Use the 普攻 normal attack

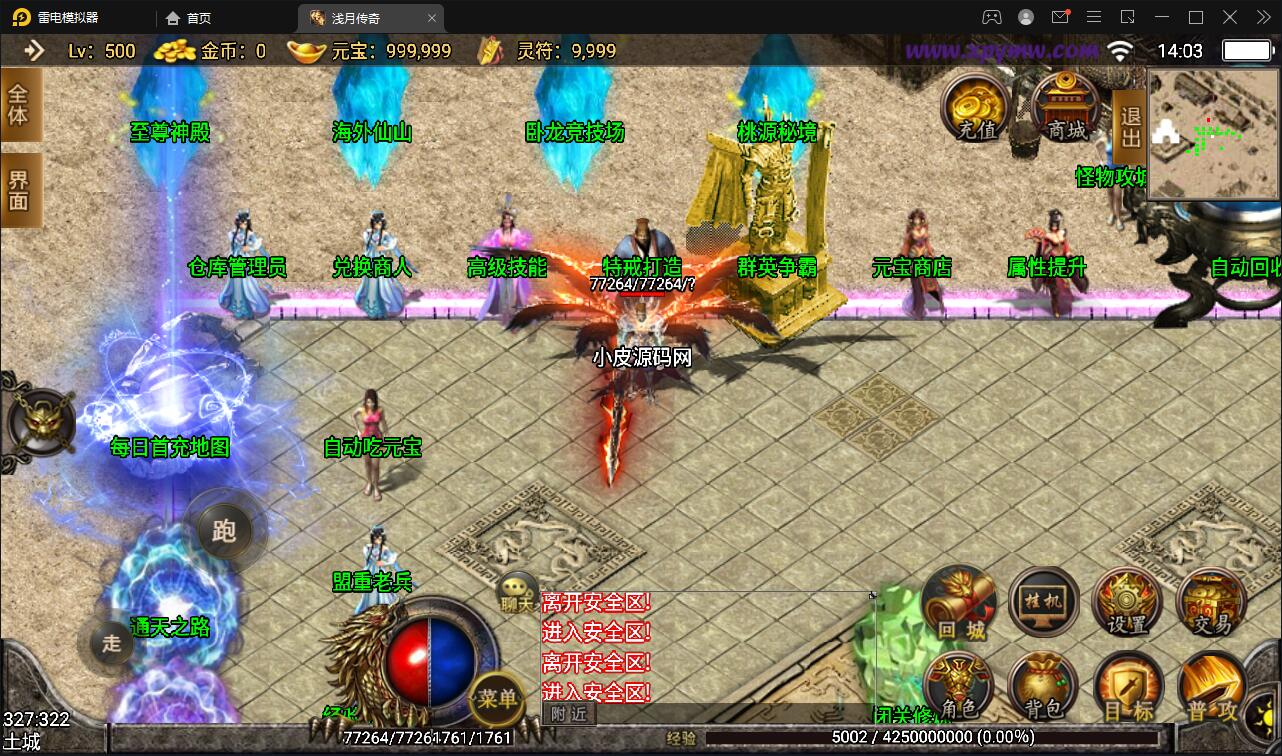point(1211,686)
